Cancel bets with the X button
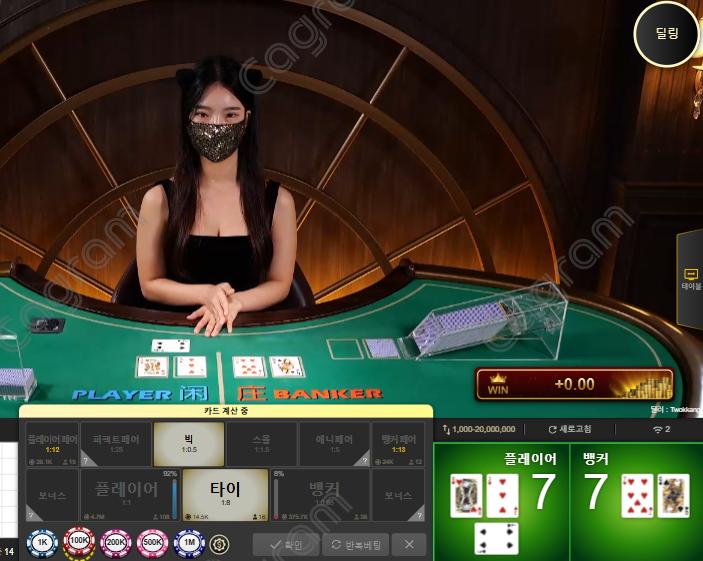The image size is (703, 561). [x=409, y=544]
